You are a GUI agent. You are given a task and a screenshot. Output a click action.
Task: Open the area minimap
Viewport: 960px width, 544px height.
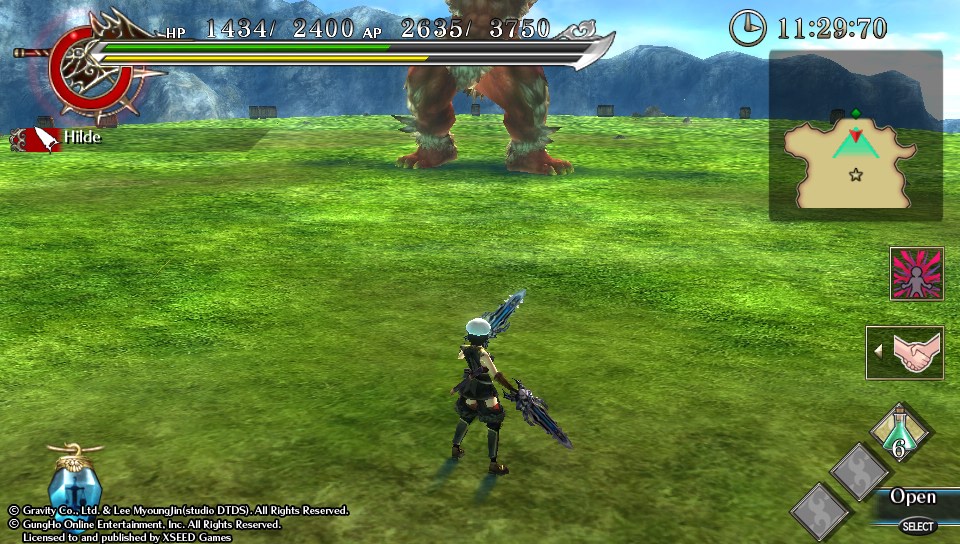tap(855, 136)
